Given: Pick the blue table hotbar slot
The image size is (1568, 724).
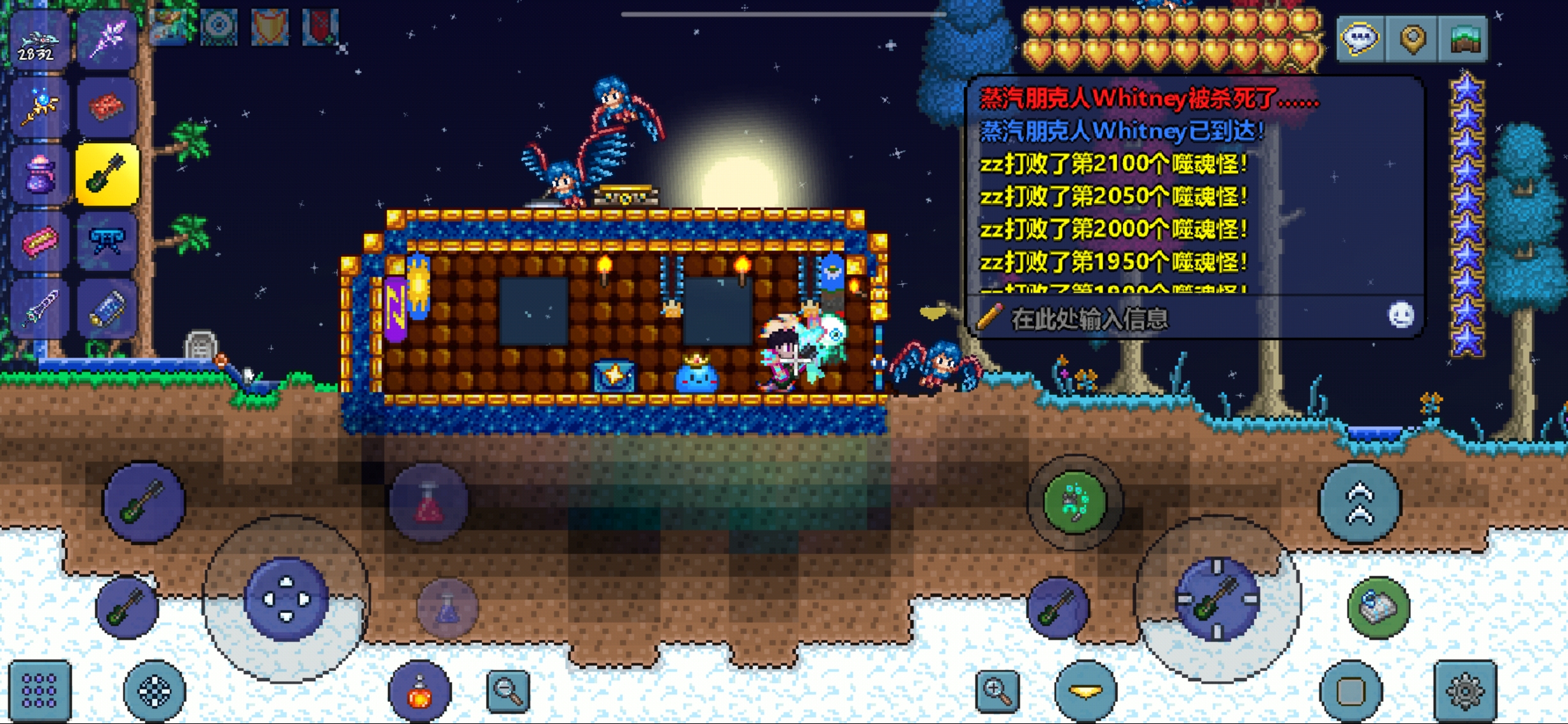Looking at the screenshot, I should (x=107, y=242).
